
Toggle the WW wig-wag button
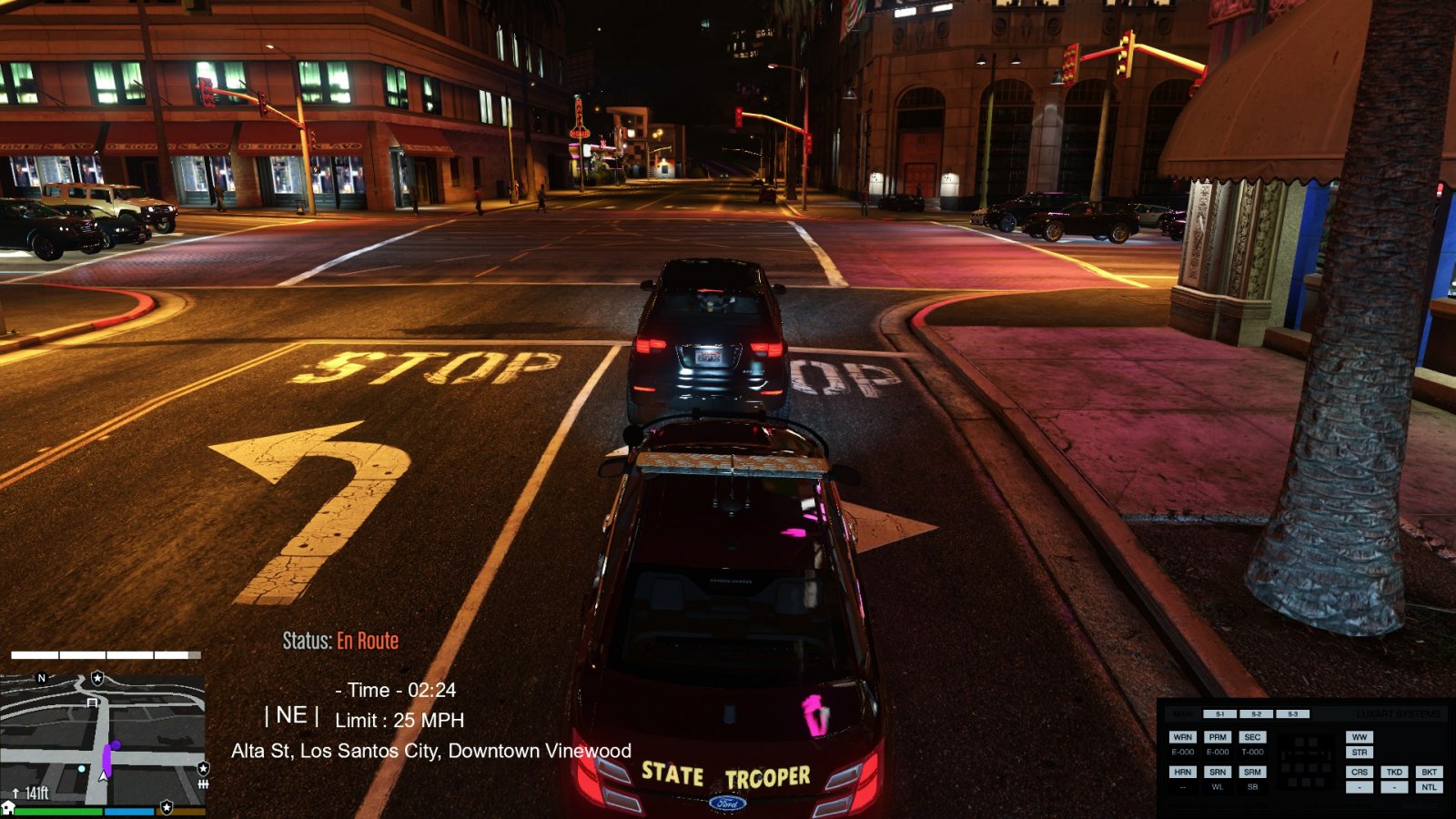click(1360, 737)
